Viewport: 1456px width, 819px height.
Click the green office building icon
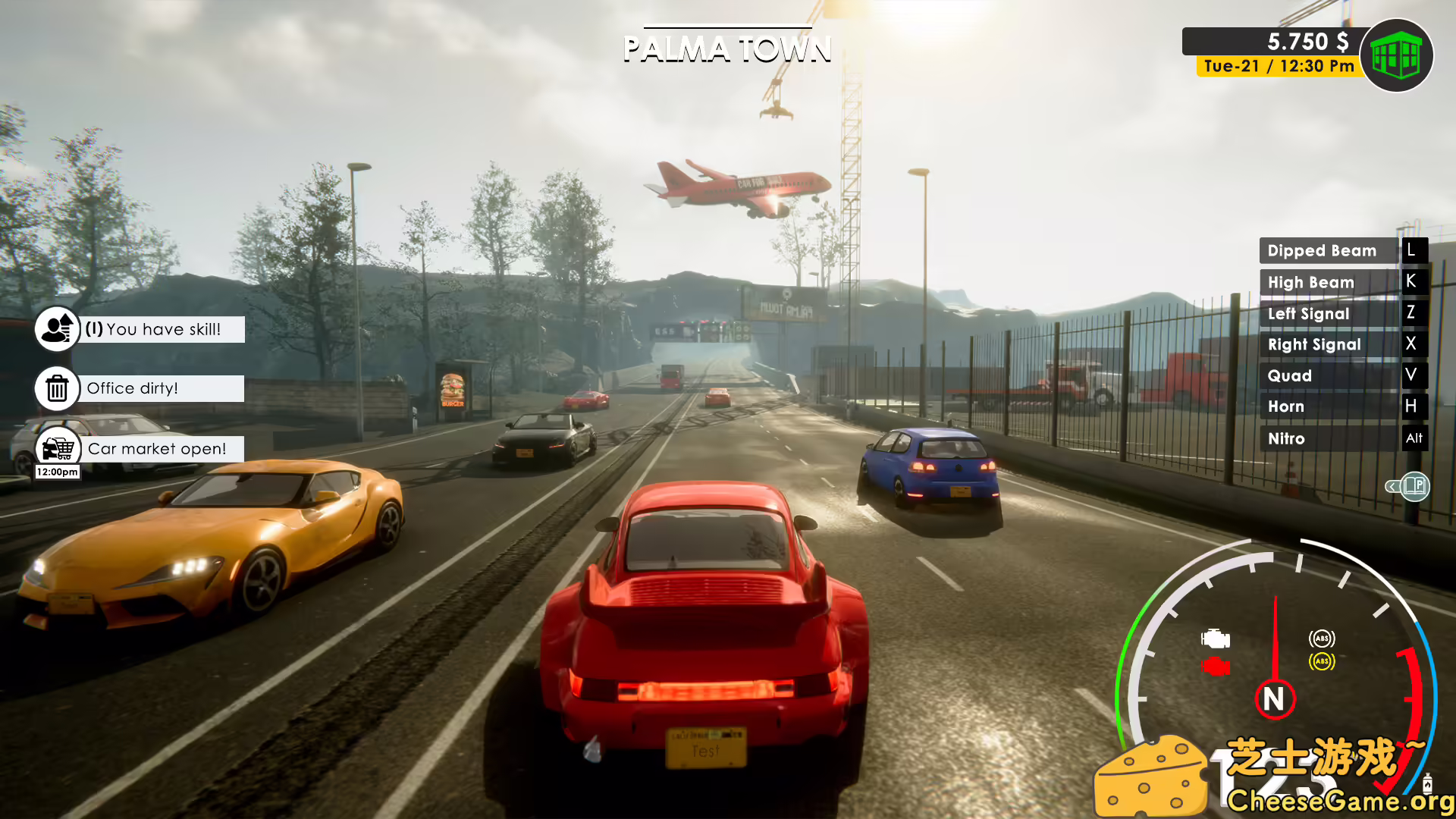(1398, 54)
